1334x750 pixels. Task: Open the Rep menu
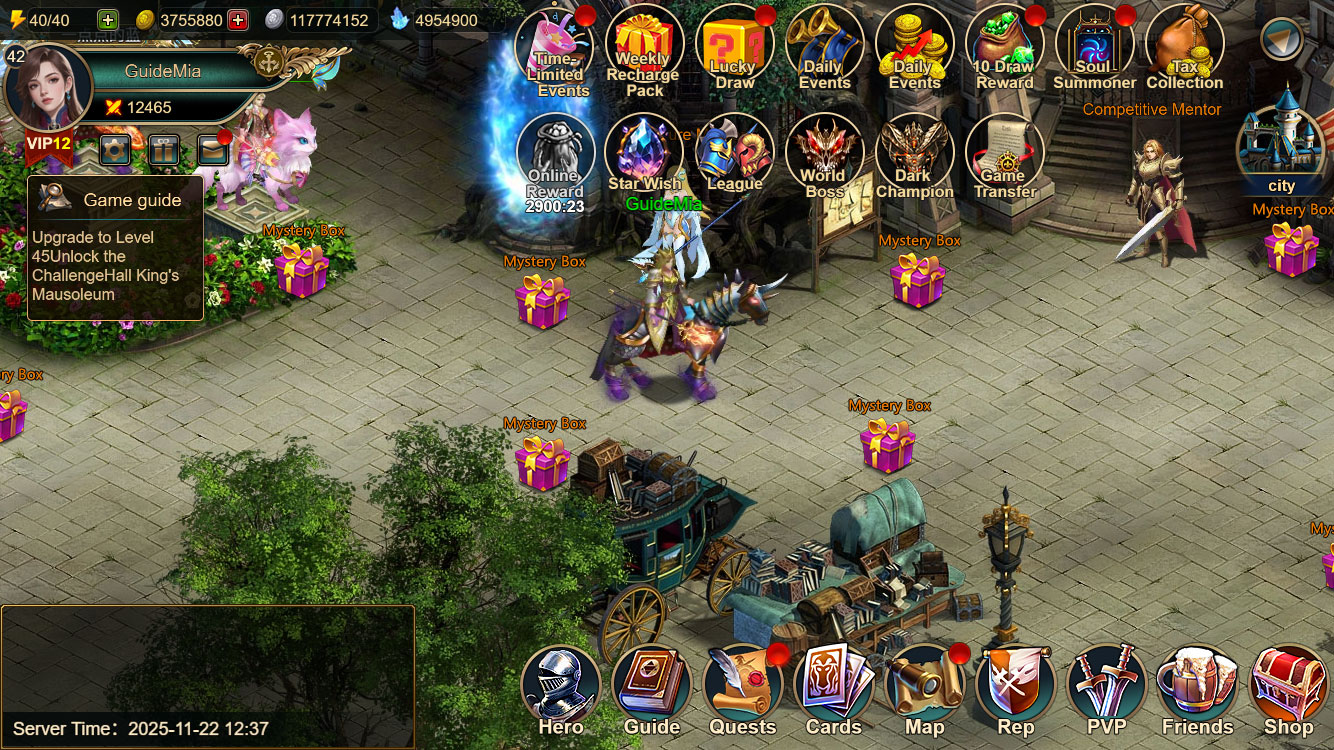(1015, 687)
